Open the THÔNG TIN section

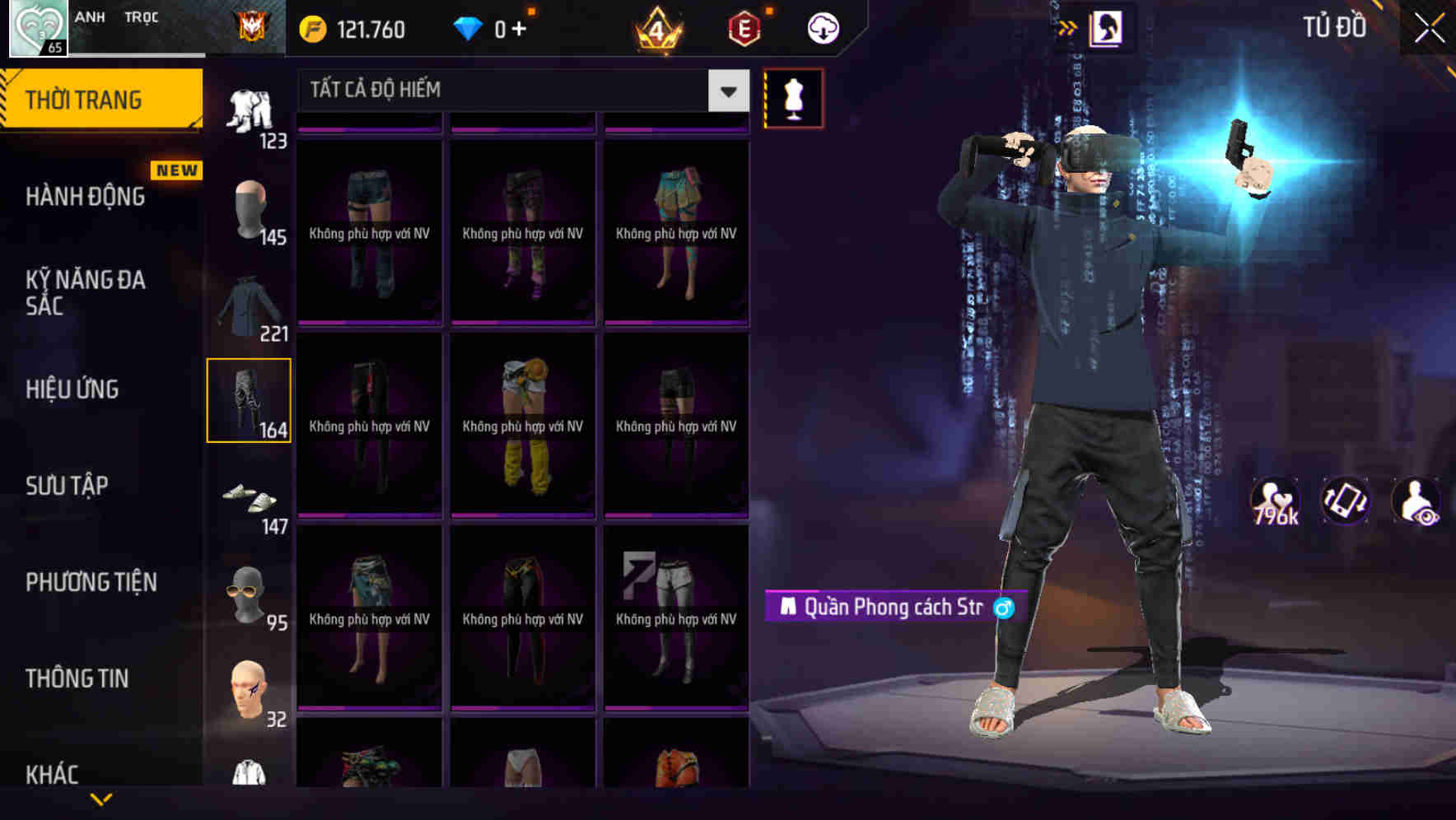(77, 678)
